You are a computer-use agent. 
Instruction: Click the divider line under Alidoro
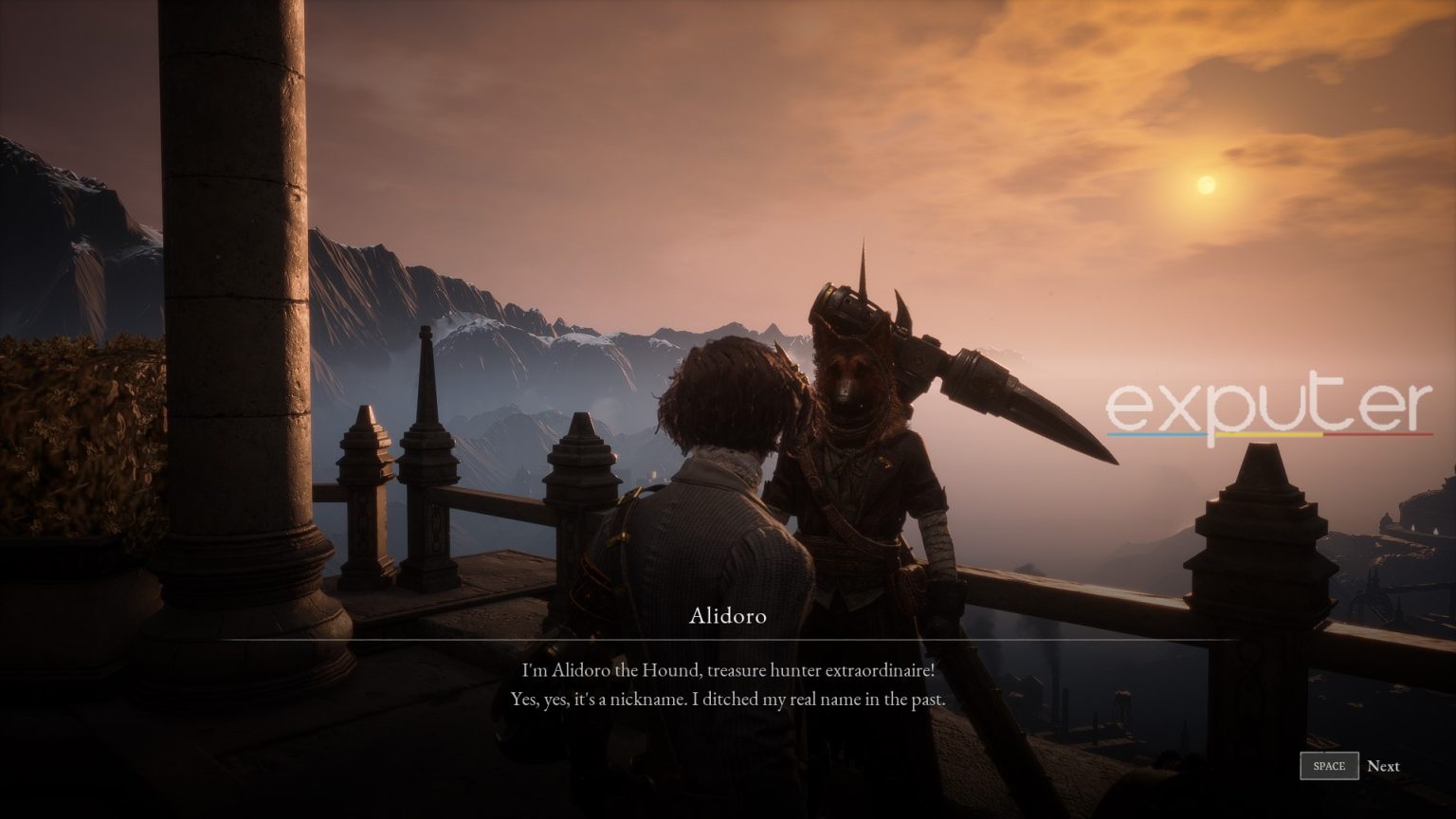[727, 640]
